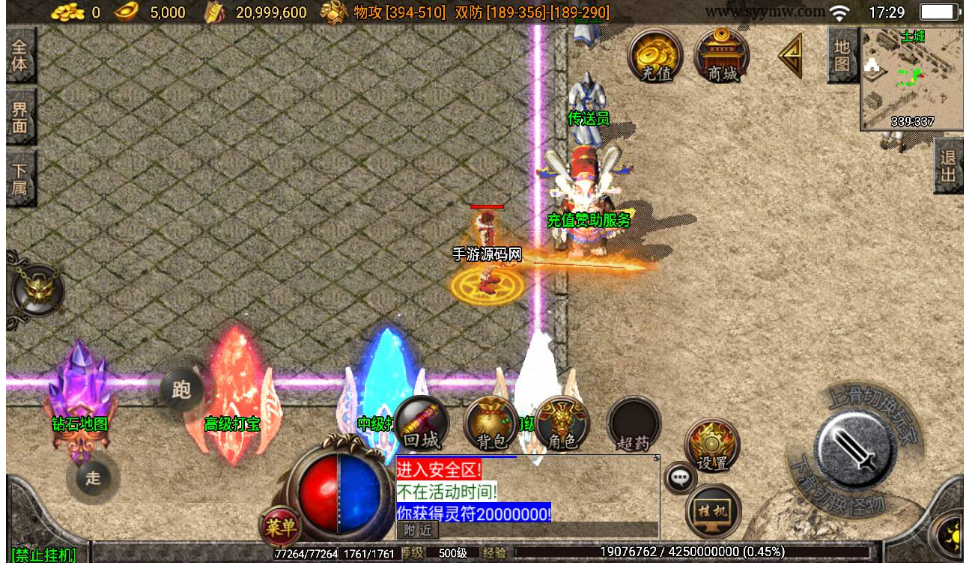Activate 挂机 auto-battle
This screenshot has height=563, width=964.
point(712,511)
